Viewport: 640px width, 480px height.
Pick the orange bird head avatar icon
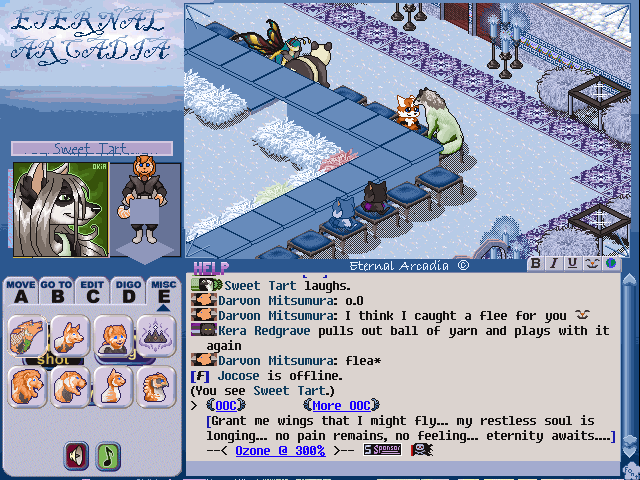[156, 387]
